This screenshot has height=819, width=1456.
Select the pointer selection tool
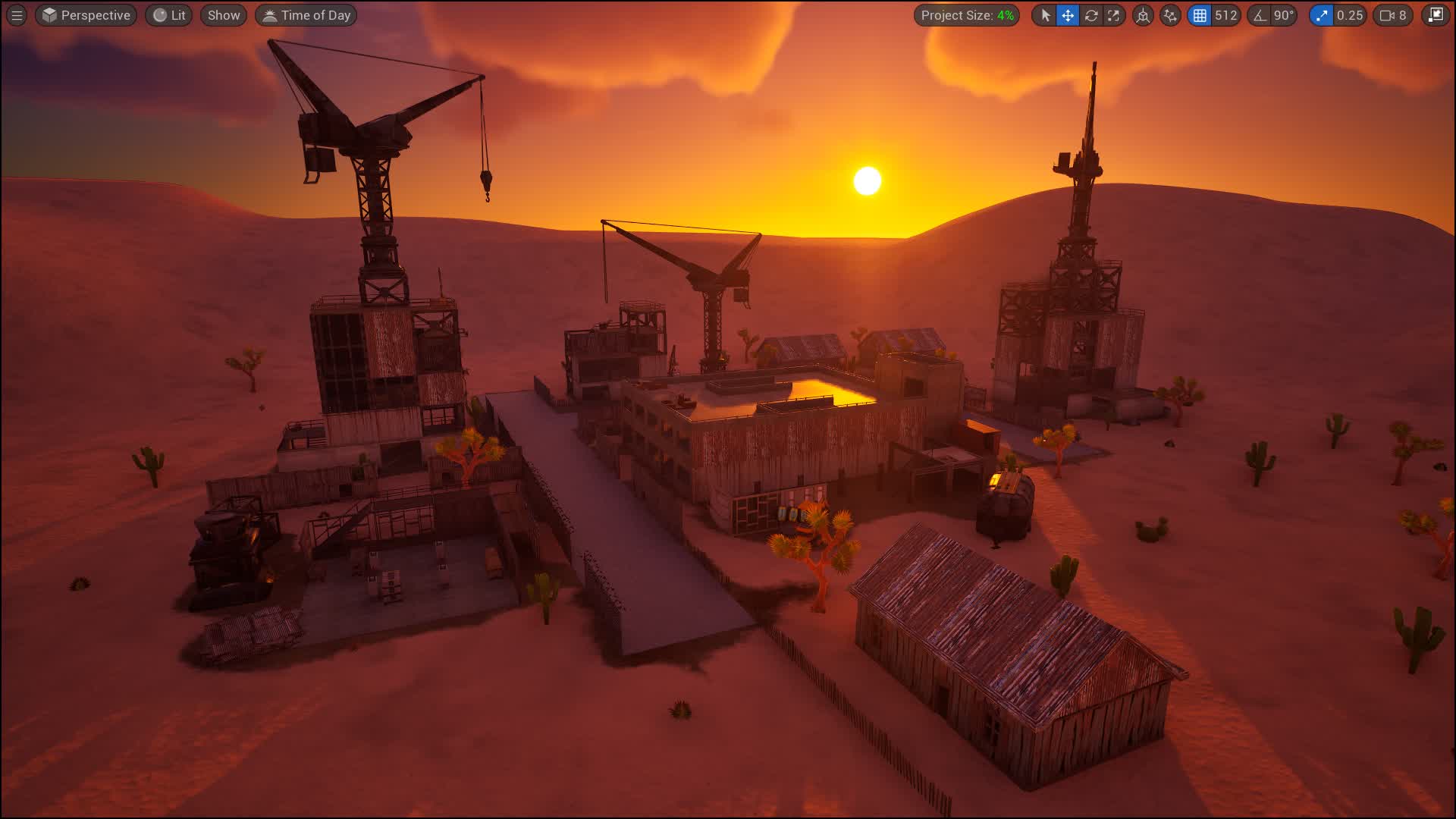(1046, 14)
